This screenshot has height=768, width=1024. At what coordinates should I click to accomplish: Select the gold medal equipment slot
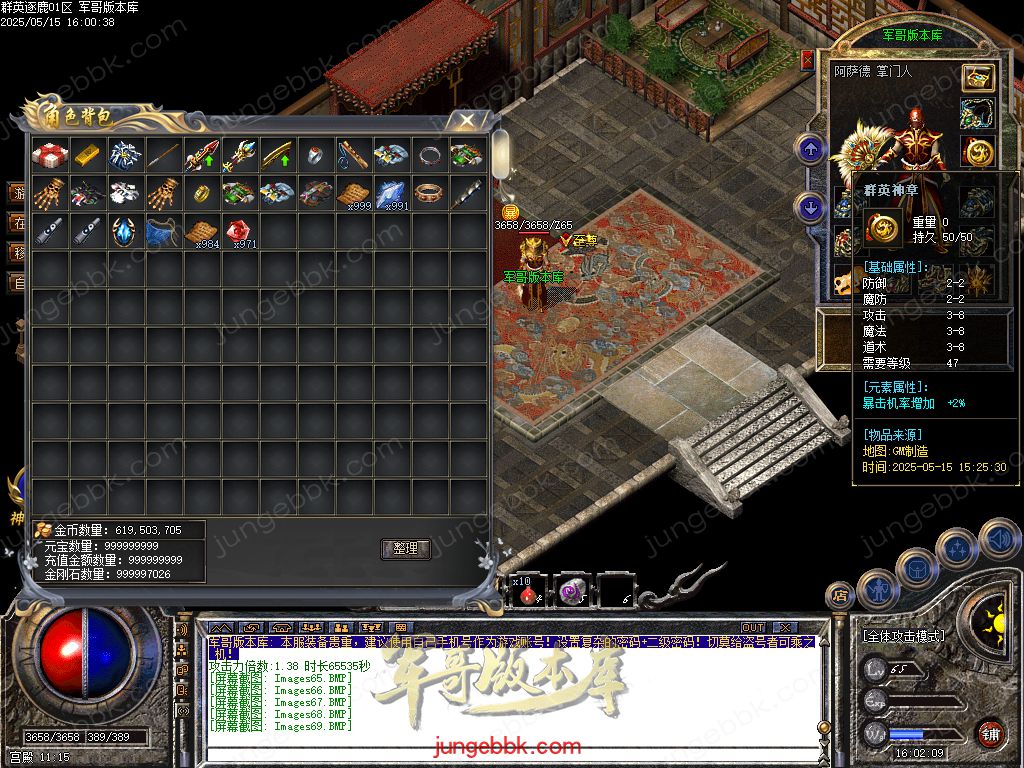click(x=977, y=152)
